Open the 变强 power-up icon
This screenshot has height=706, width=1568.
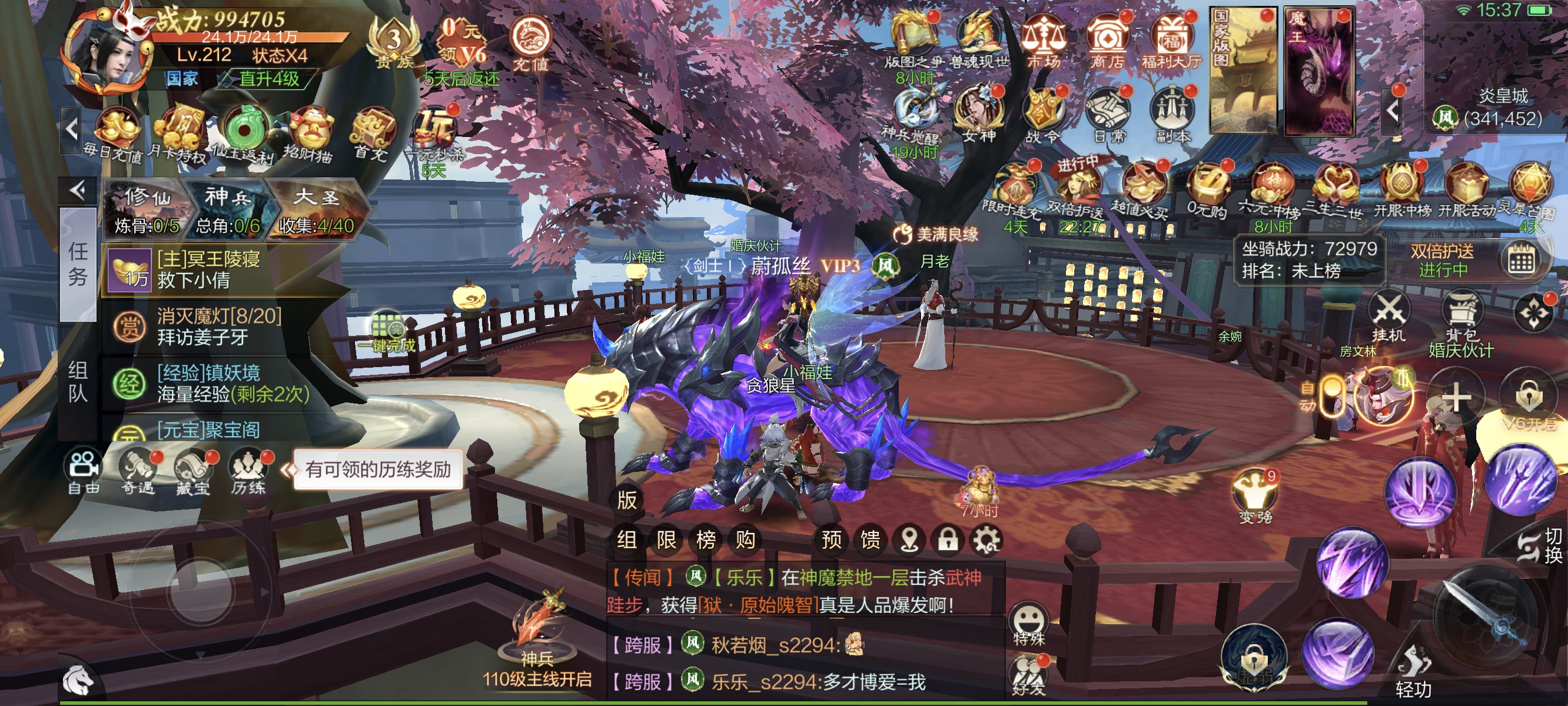pos(1255,496)
